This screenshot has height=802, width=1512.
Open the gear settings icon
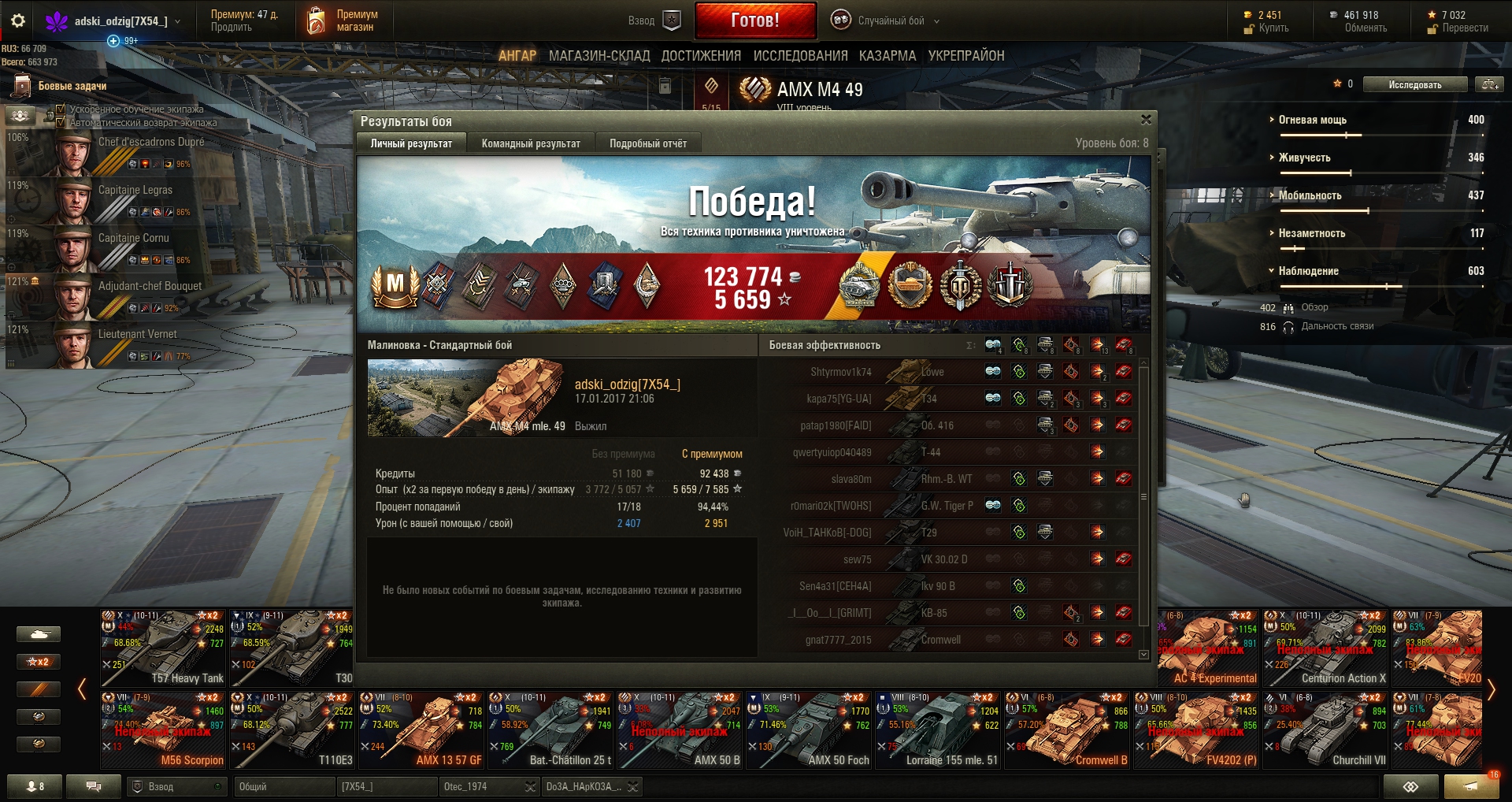[17, 21]
